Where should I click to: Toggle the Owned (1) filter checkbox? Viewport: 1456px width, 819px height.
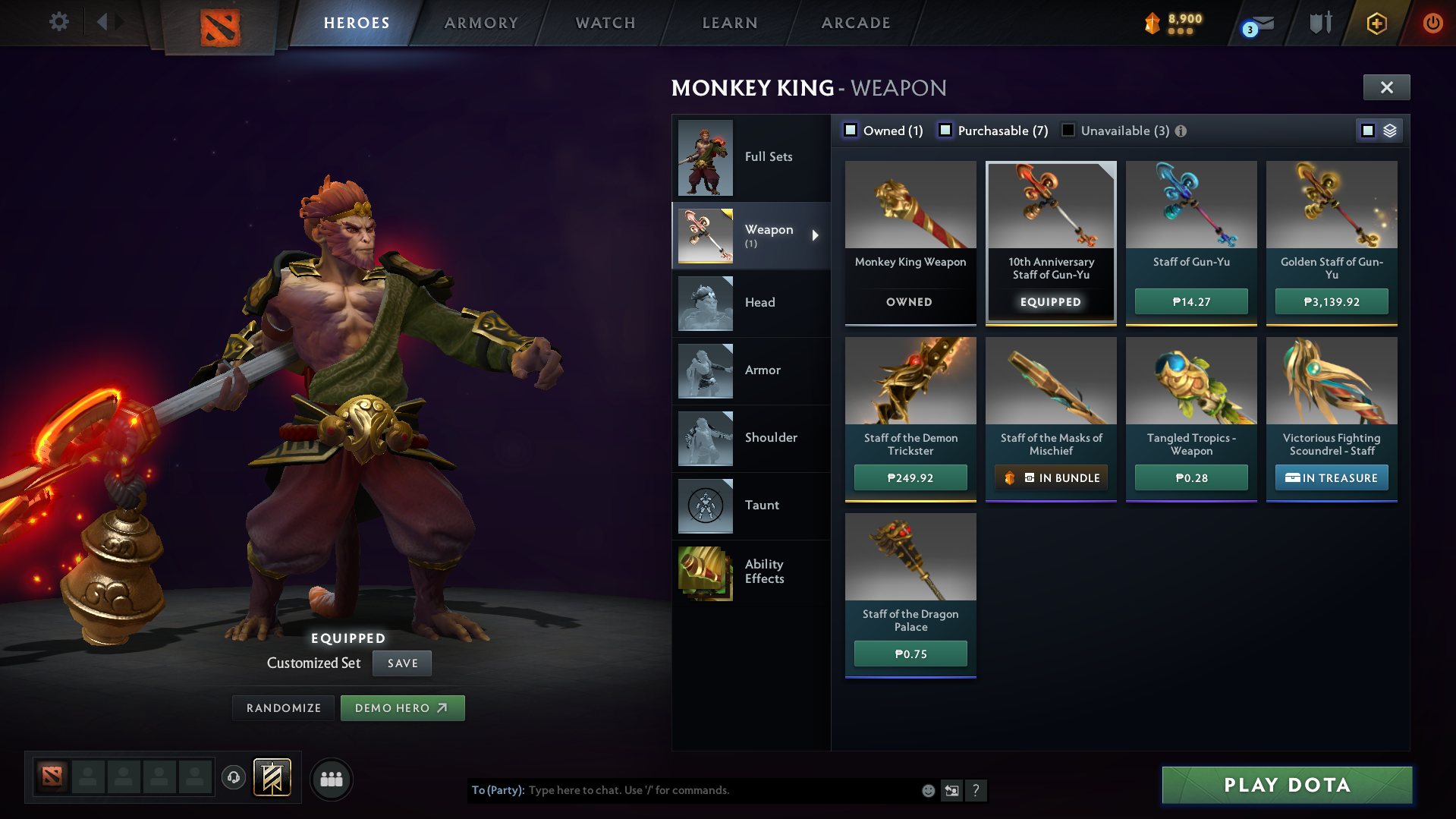pyautogui.click(x=851, y=130)
